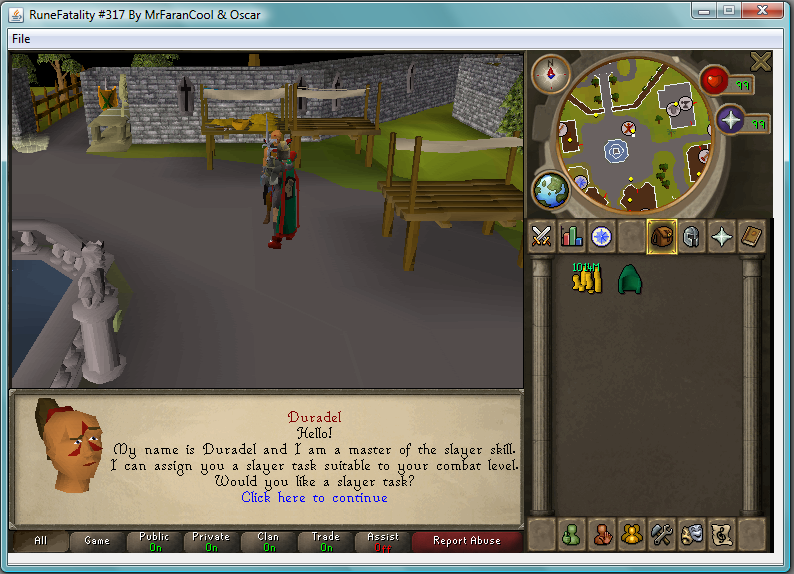Open the File menu

pos(21,38)
